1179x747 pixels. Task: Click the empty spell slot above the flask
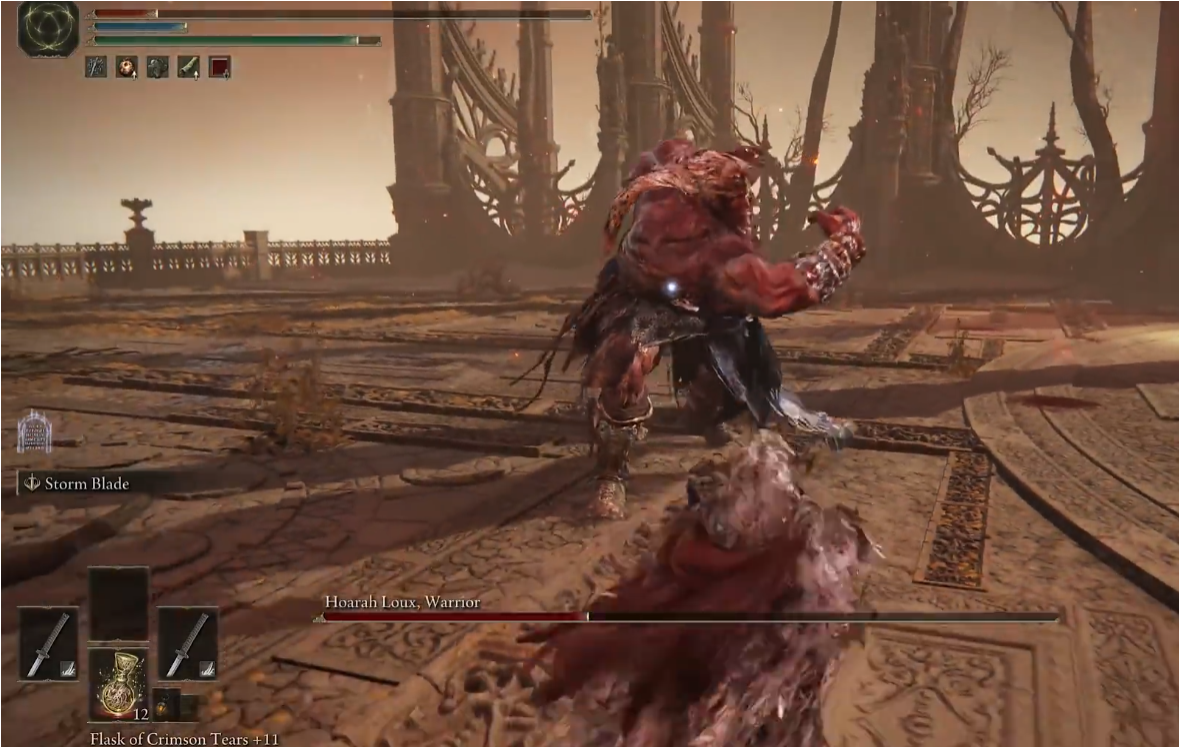point(118,603)
